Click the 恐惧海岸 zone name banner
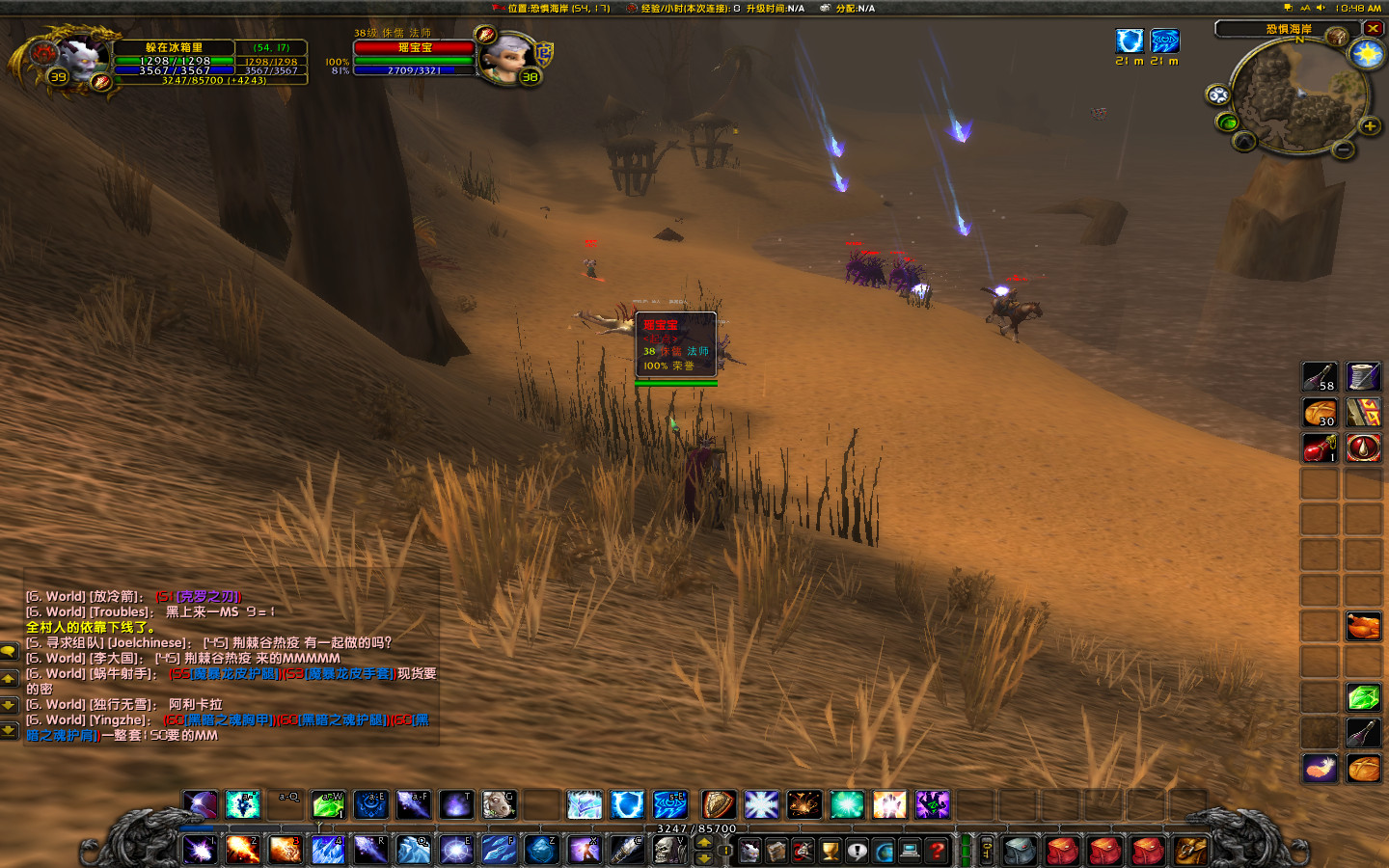Screen dimensions: 1389x868 (x=1291, y=28)
